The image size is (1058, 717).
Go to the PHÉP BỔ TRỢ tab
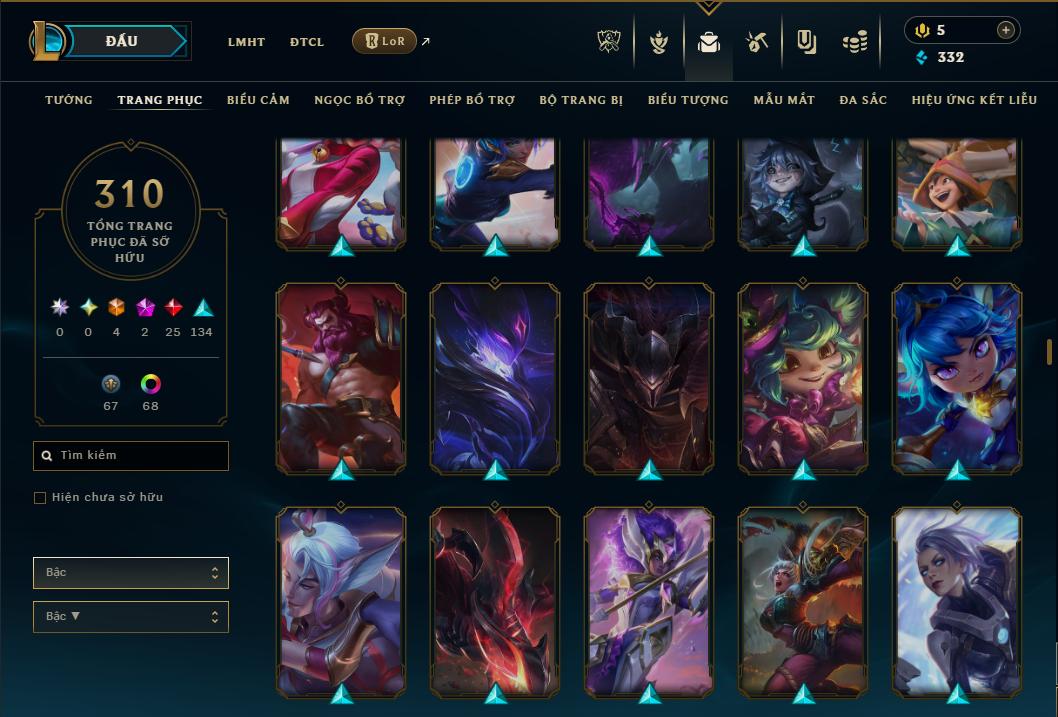[x=472, y=100]
